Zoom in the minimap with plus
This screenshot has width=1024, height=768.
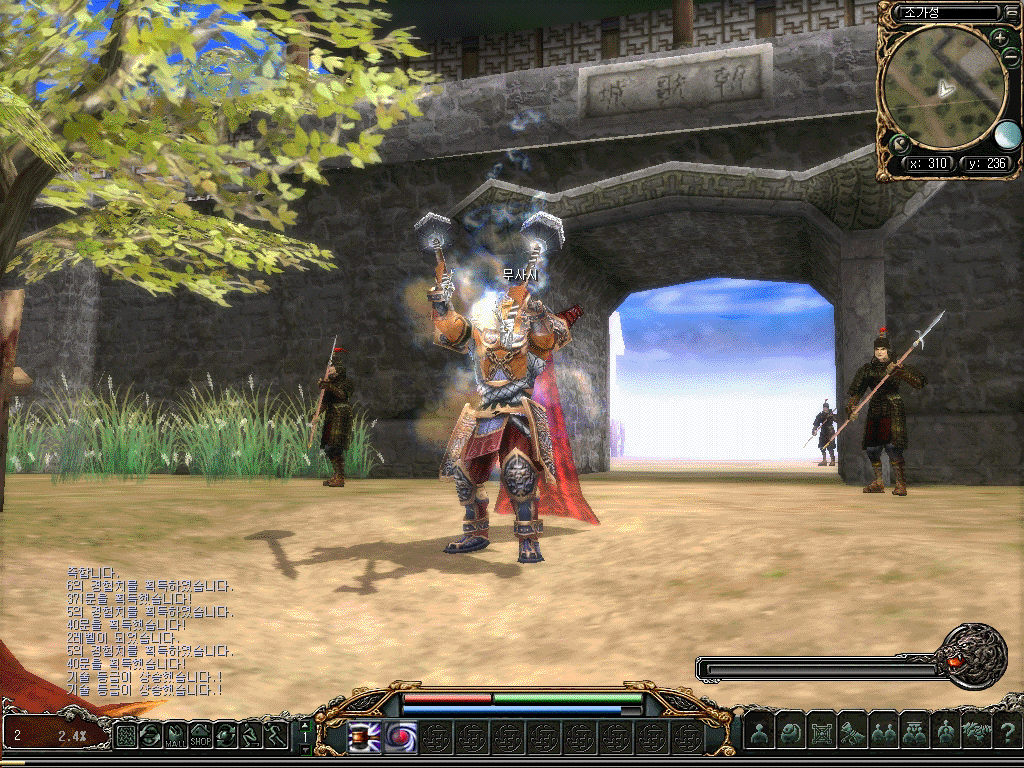999,38
